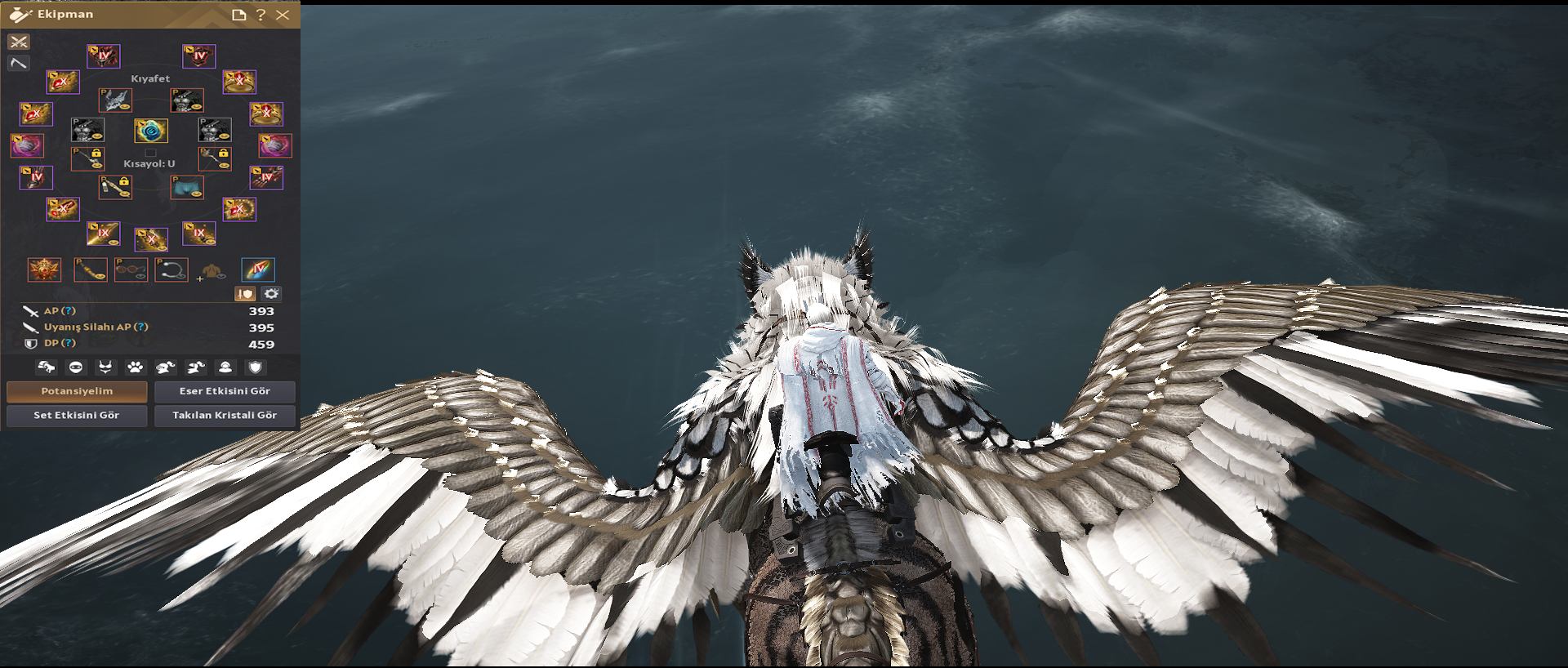Select the red gold emblem slot
The width and height of the screenshot is (1568, 668).
[x=44, y=269]
